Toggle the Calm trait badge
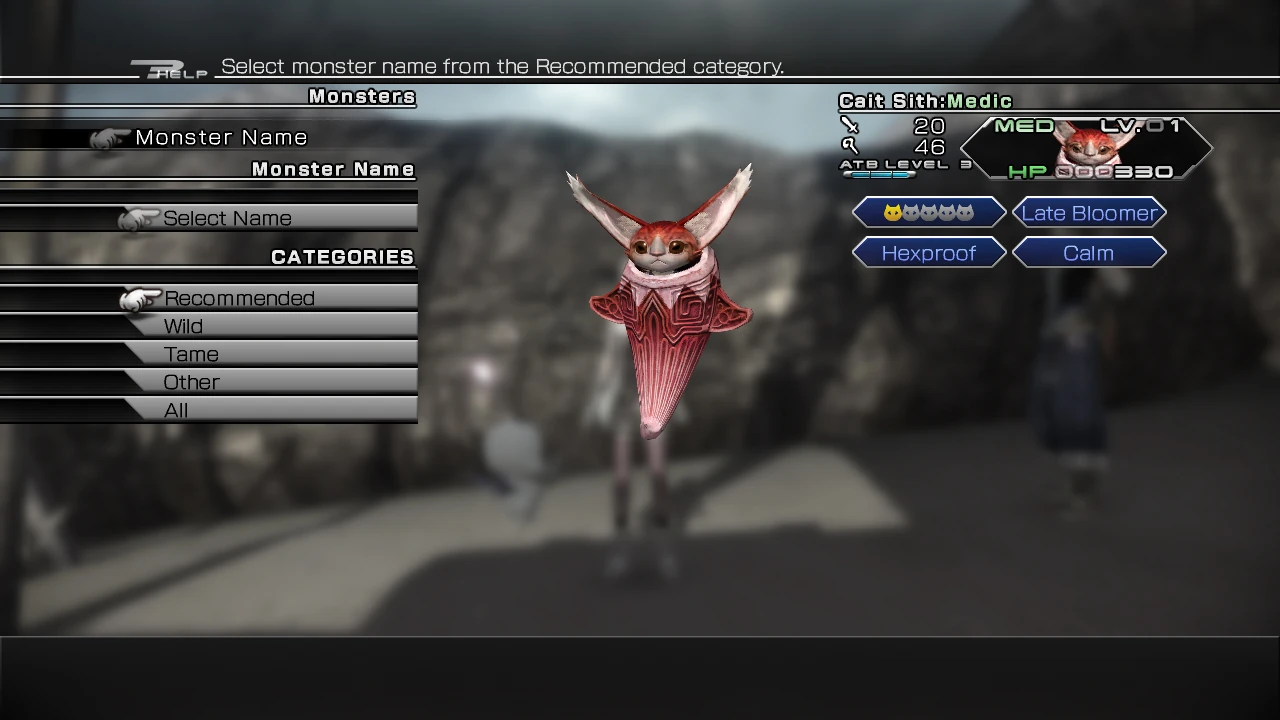This screenshot has height=720, width=1280. pos(1089,253)
